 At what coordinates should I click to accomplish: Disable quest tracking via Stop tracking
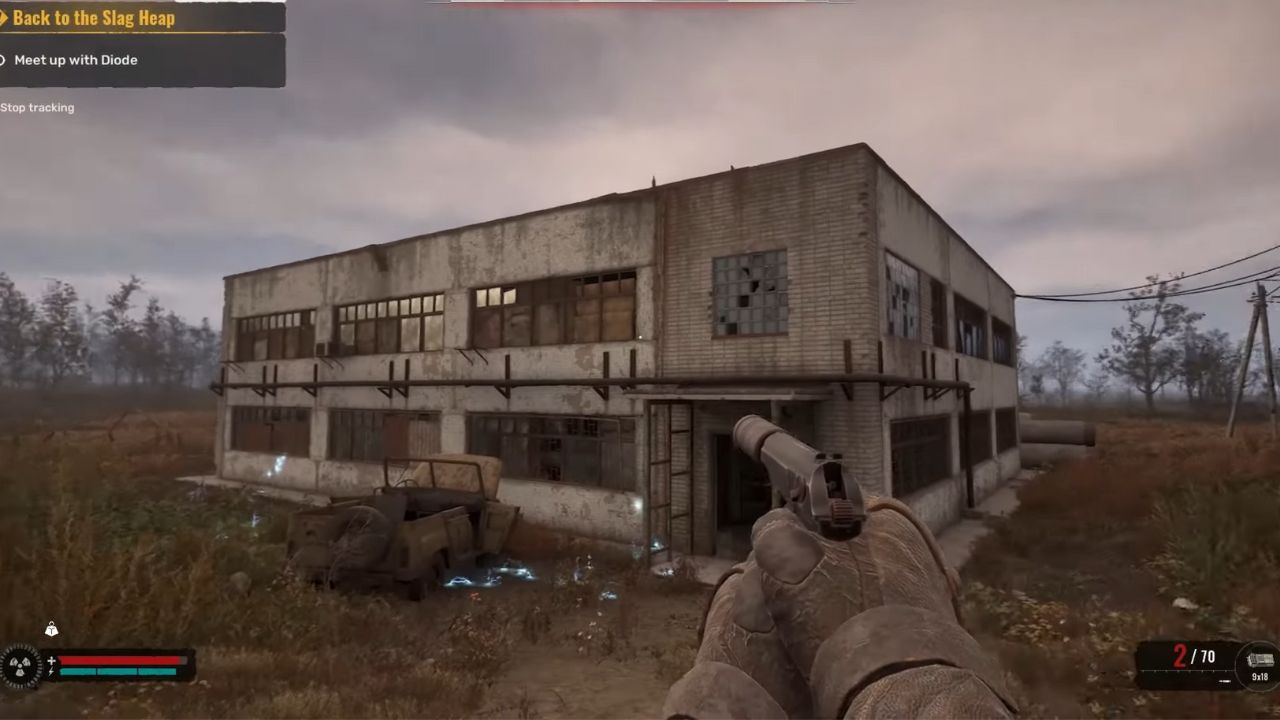pyautogui.click(x=37, y=107)
